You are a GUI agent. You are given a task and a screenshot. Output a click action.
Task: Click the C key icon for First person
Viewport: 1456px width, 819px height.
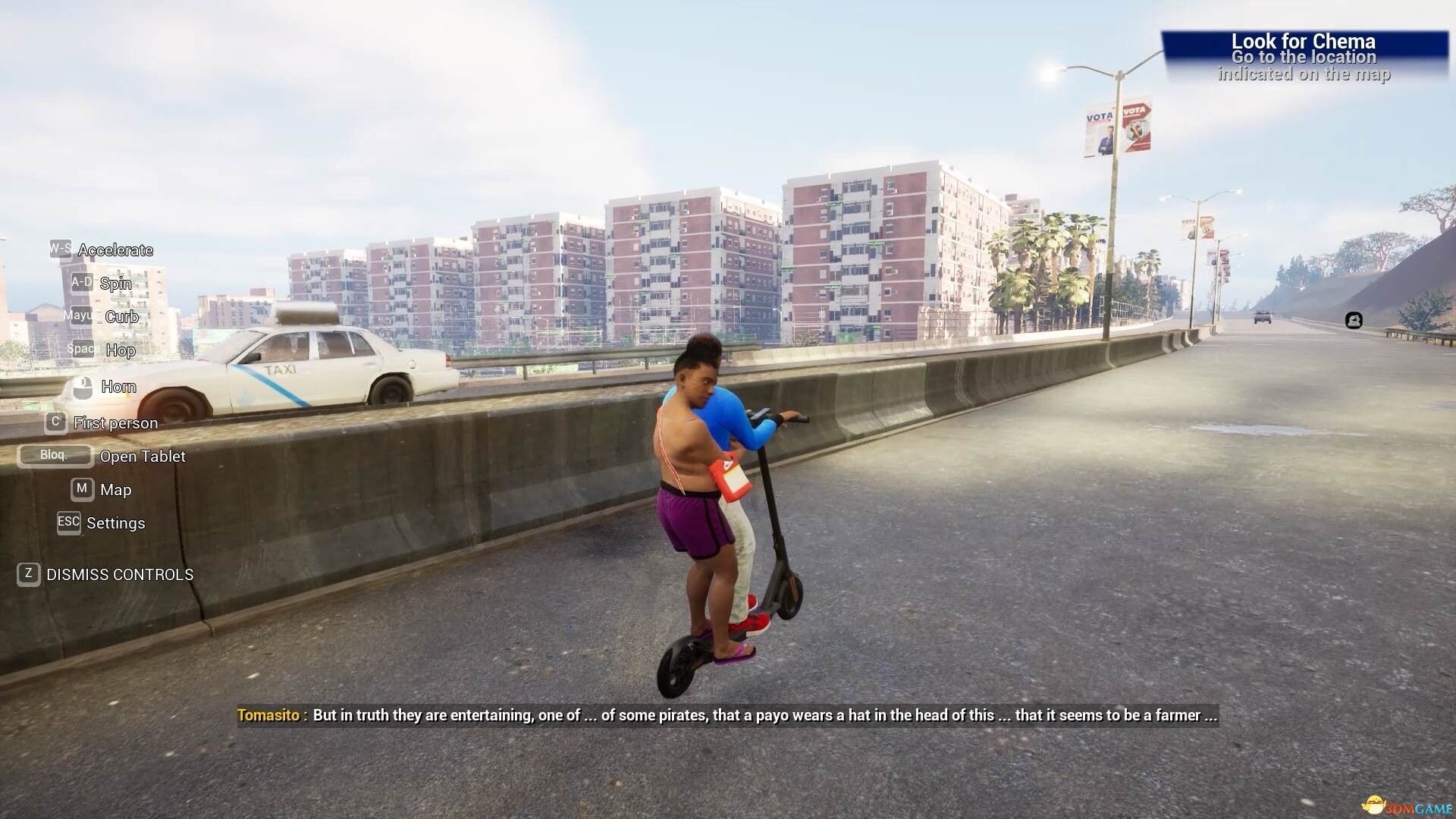tap(55, 422)
